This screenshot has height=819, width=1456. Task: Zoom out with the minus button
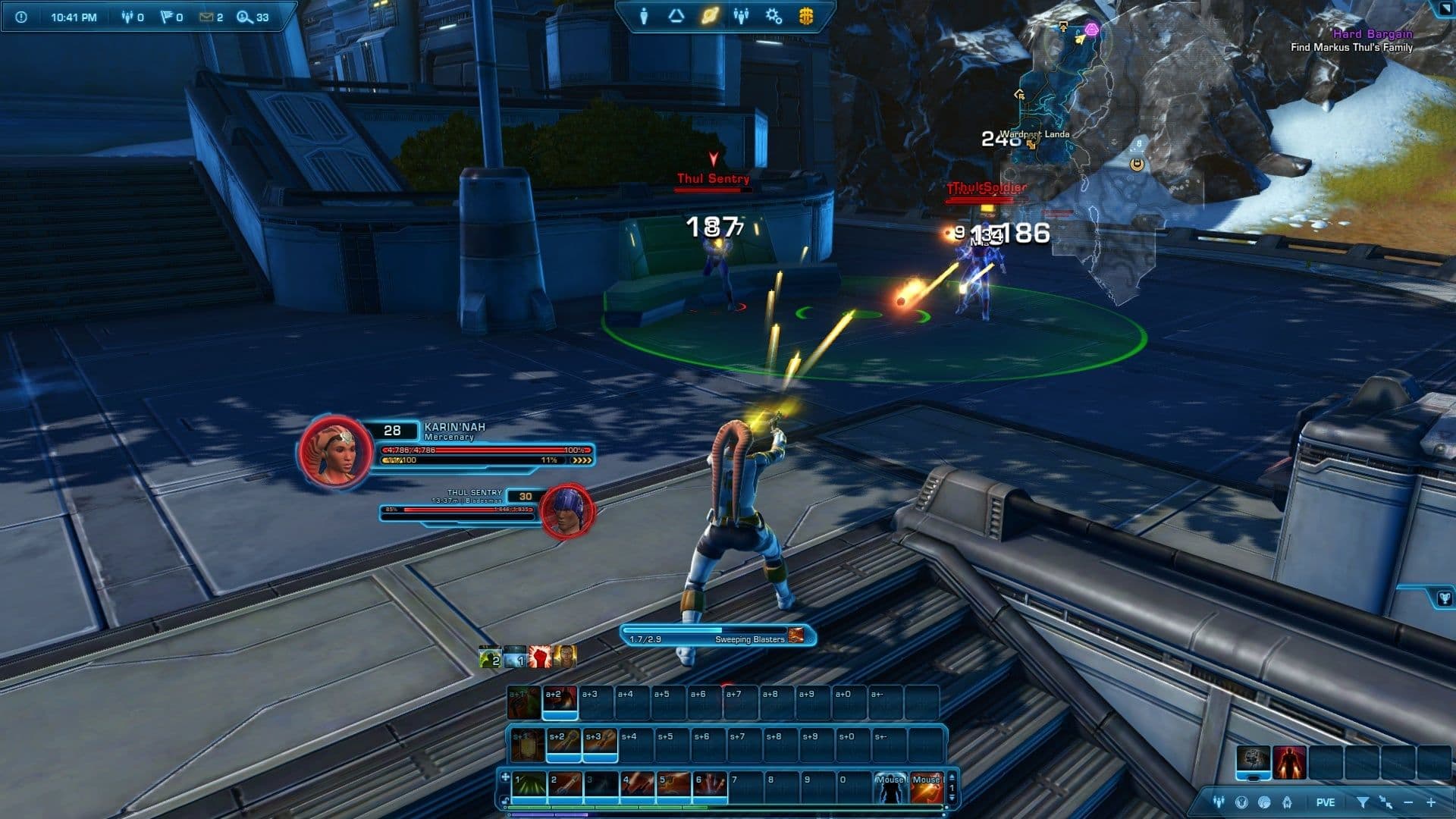coord(1409,802)
